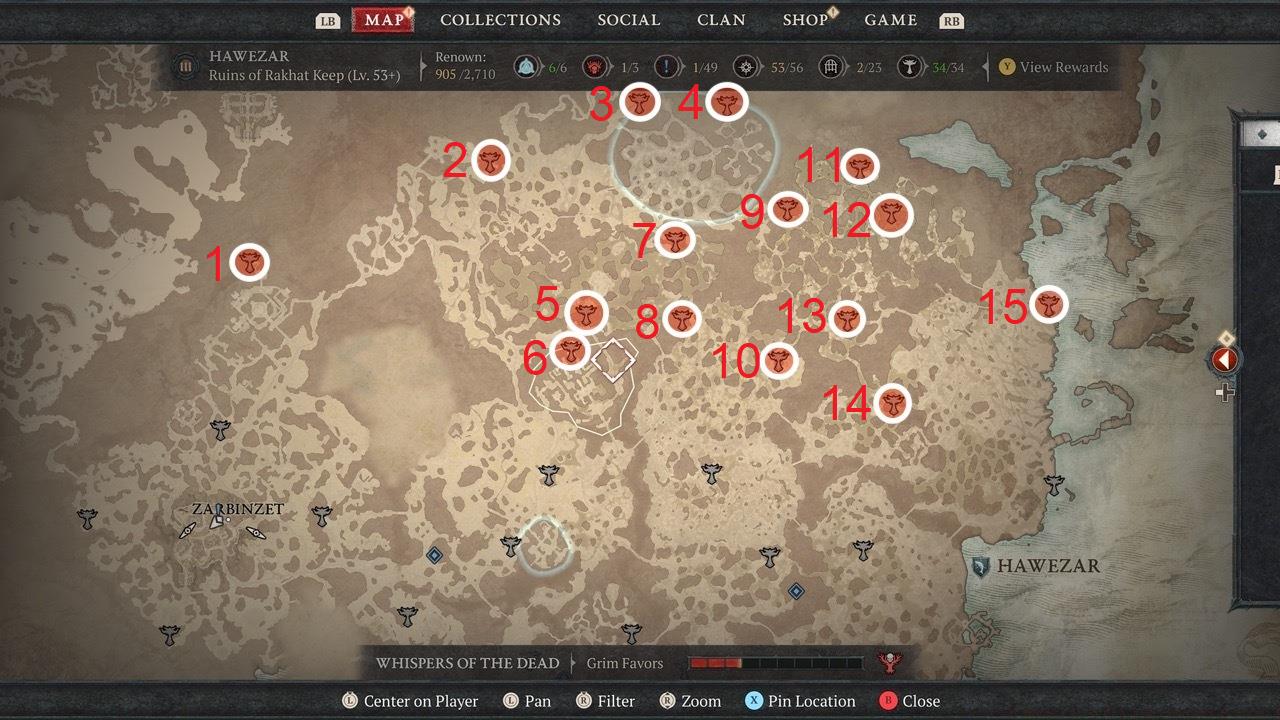Click the Zarbinzet town marker
The width and height of the screenshot is (1280, 720).
(x=215, y=520)
